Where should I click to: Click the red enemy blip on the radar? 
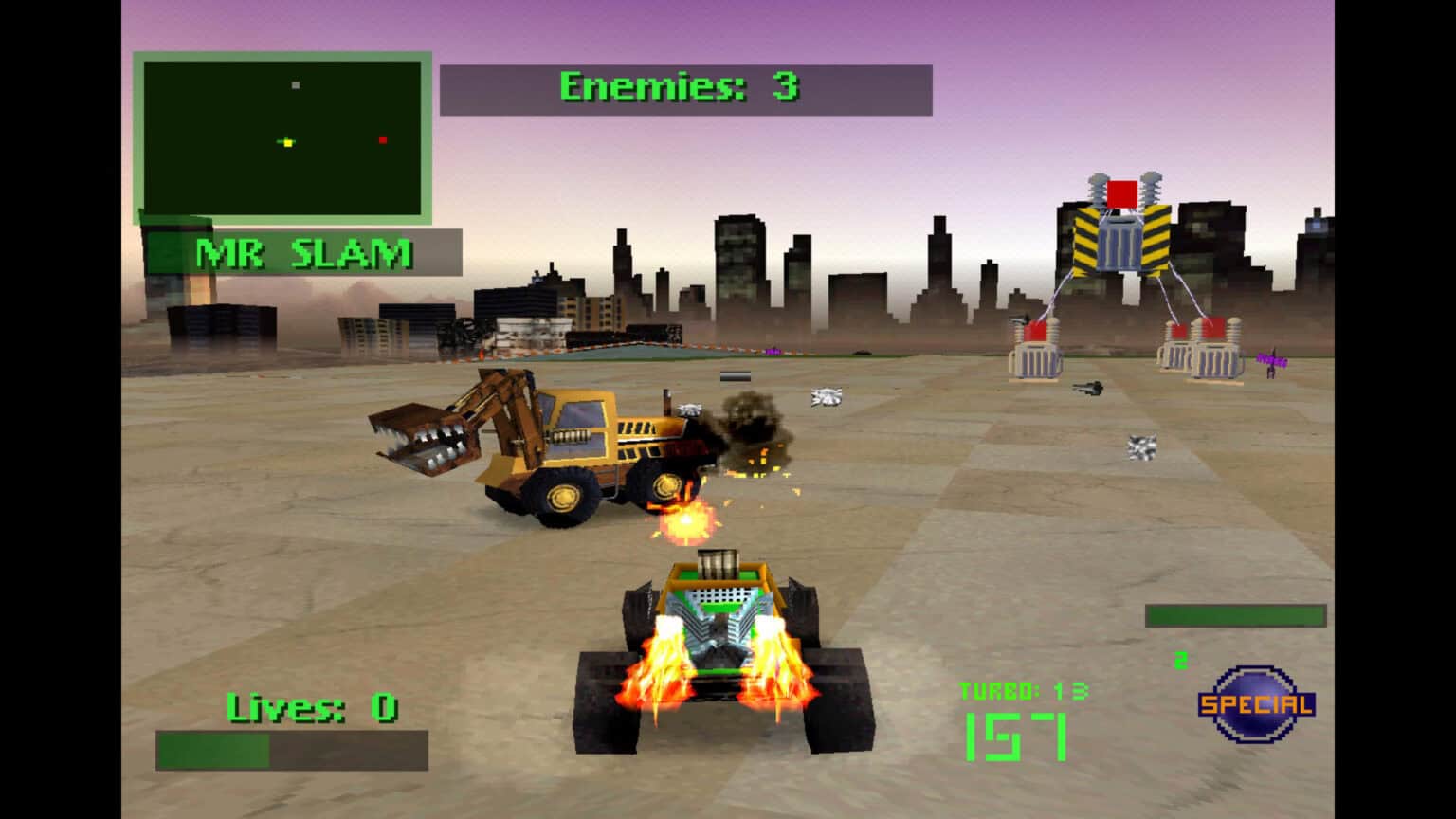click(x=382, y=138)
